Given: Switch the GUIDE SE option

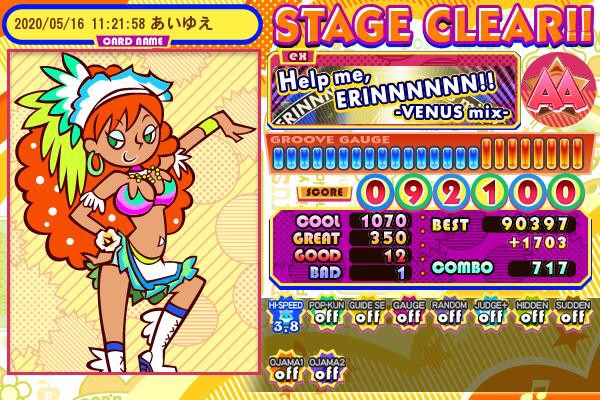Looking at the screenshot, I should coord(365,314).
